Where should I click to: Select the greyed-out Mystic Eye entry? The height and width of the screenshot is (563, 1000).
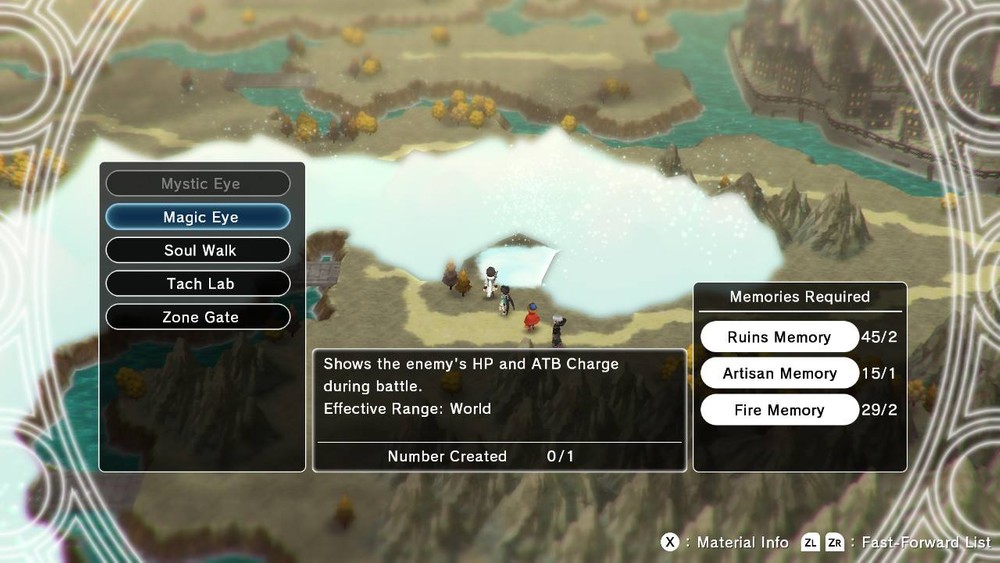click(198, 184)
